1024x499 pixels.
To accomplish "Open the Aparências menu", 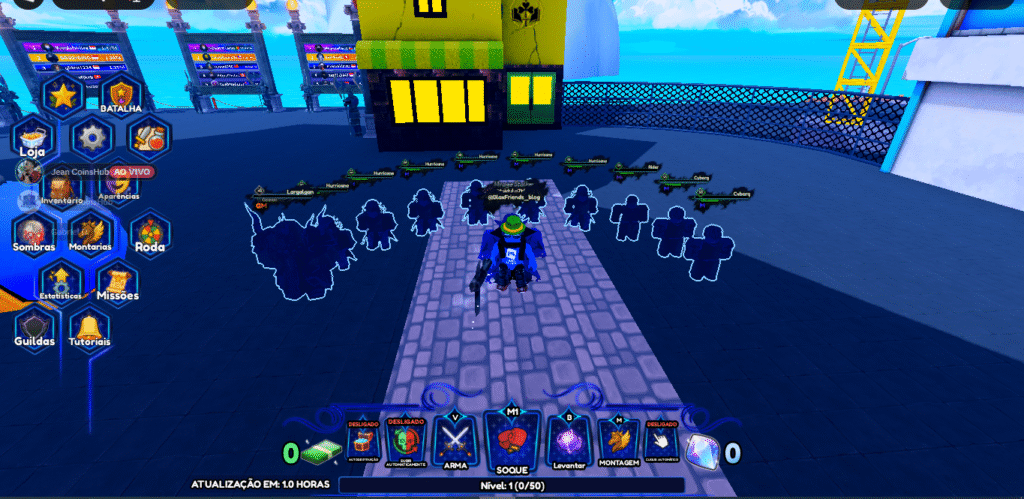I will 120,183.
